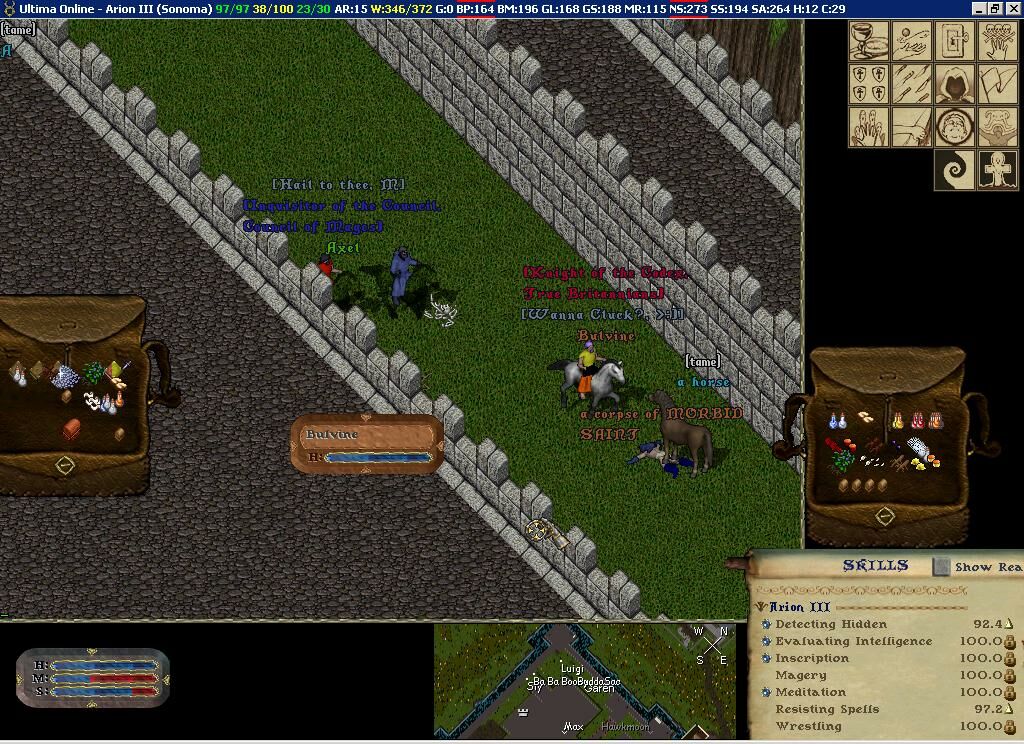Select the hooded figure spell icon
This screenshot has height=744, width=1024.
(x=954, y=84)
